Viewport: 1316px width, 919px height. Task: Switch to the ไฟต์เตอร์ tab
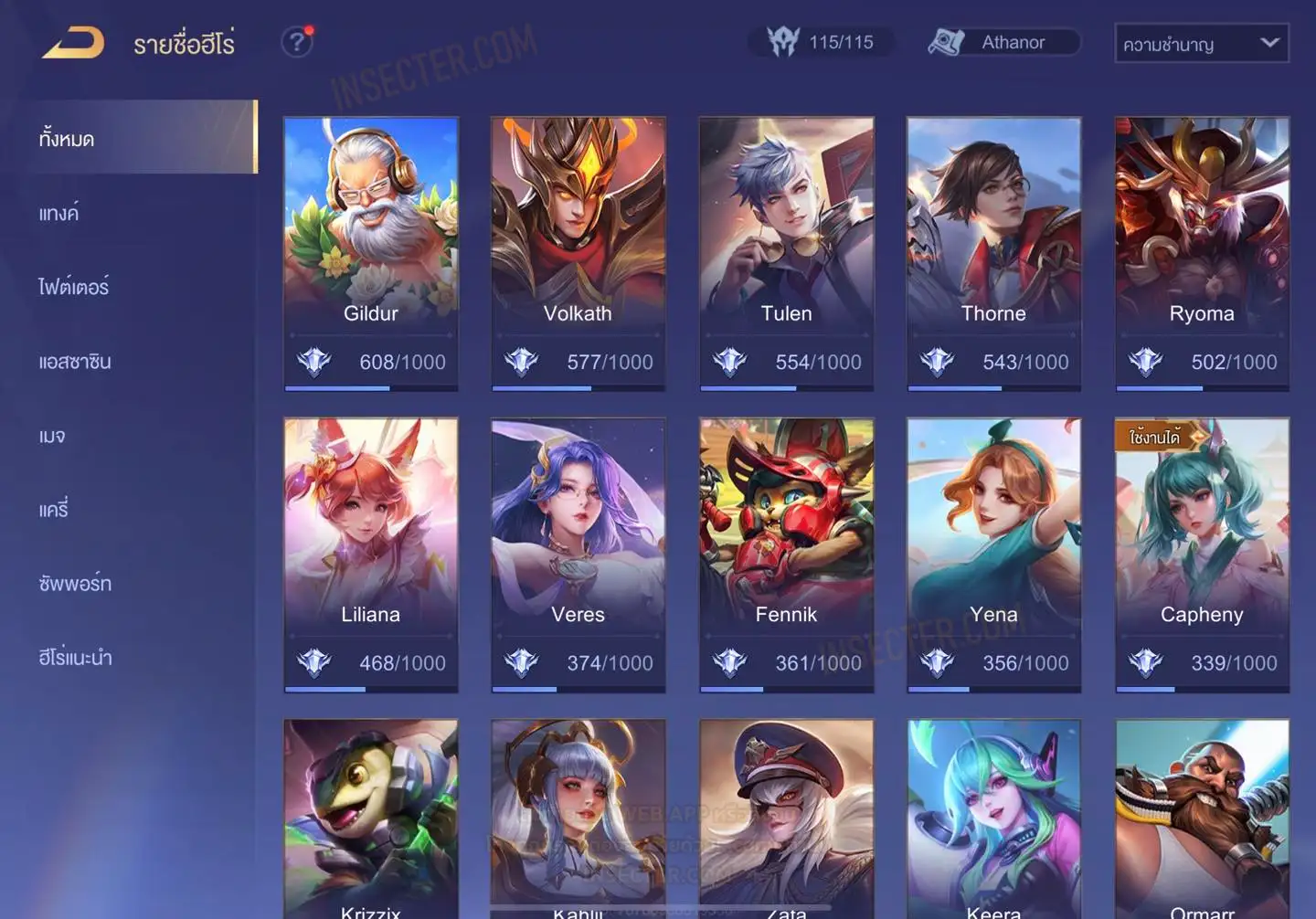pos(74,287)
